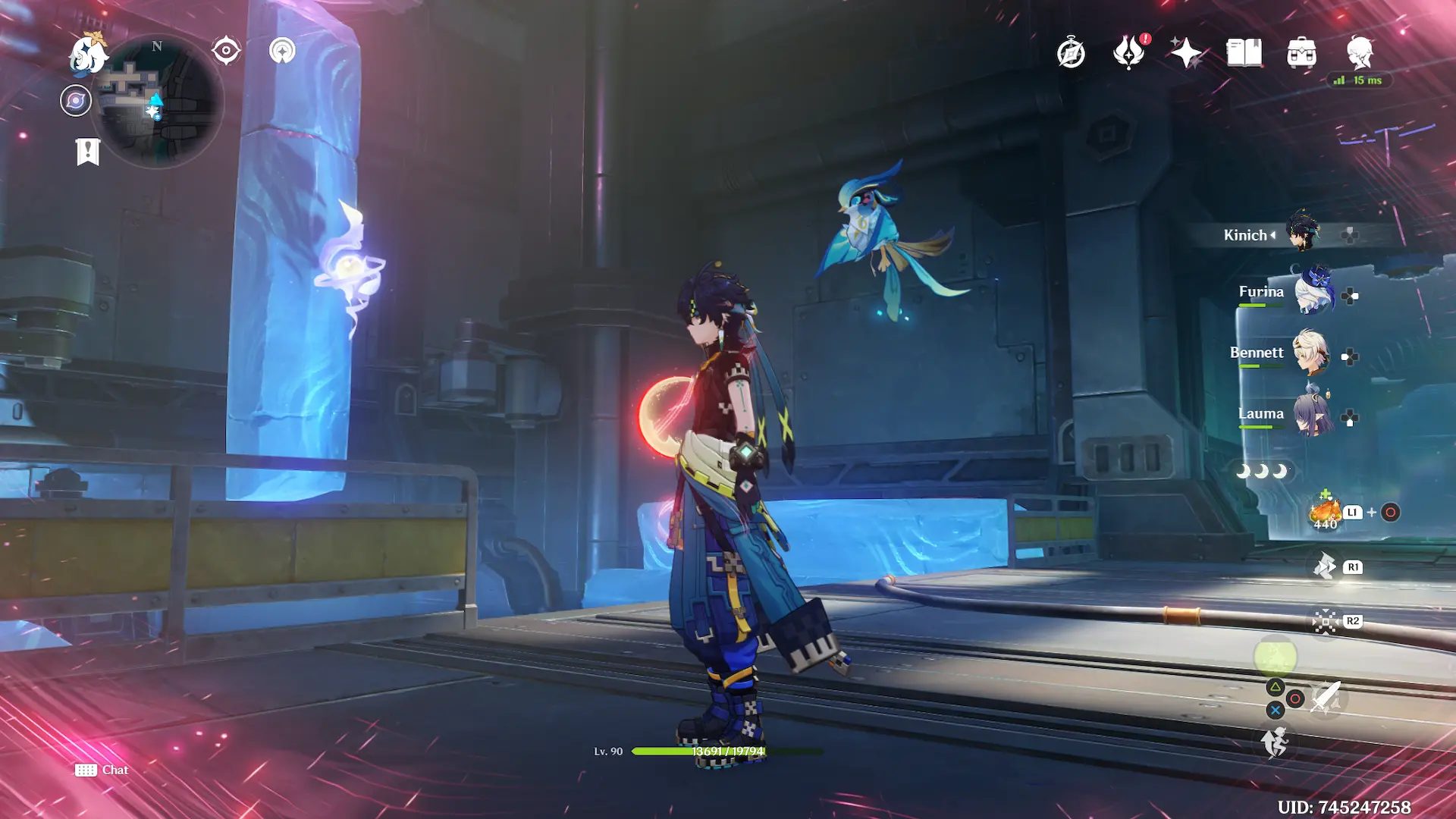
Task: Open the events icon with red alert
Action: (x=1128, y=53)
